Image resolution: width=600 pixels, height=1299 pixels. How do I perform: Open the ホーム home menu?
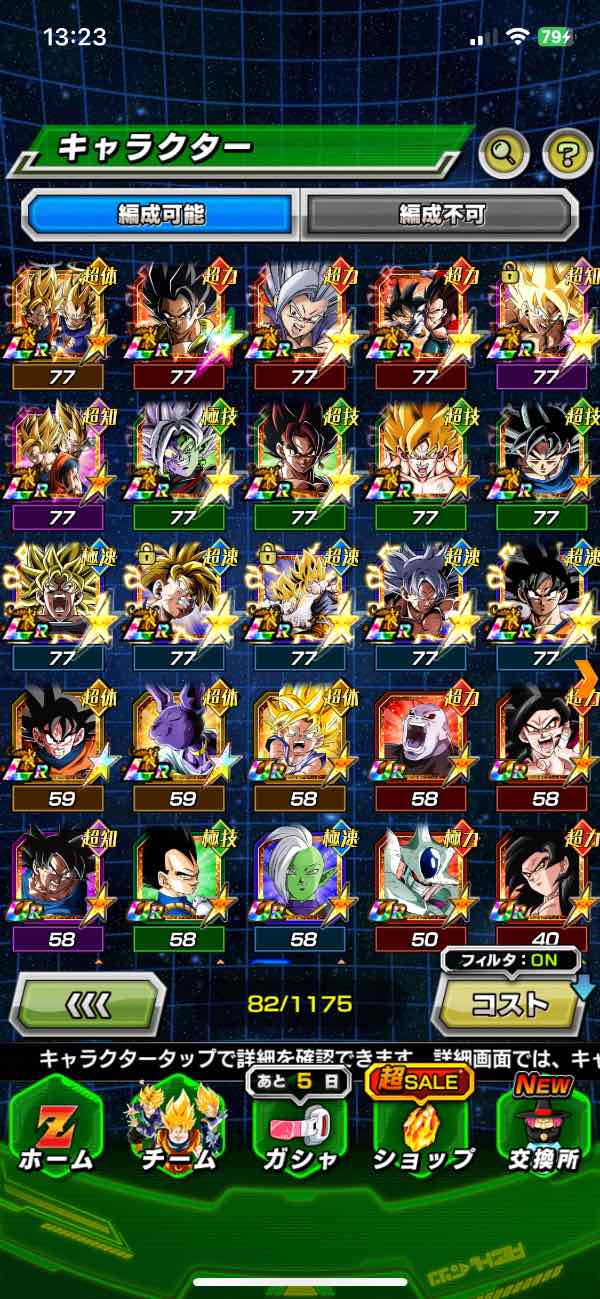tap(57, 1125)
